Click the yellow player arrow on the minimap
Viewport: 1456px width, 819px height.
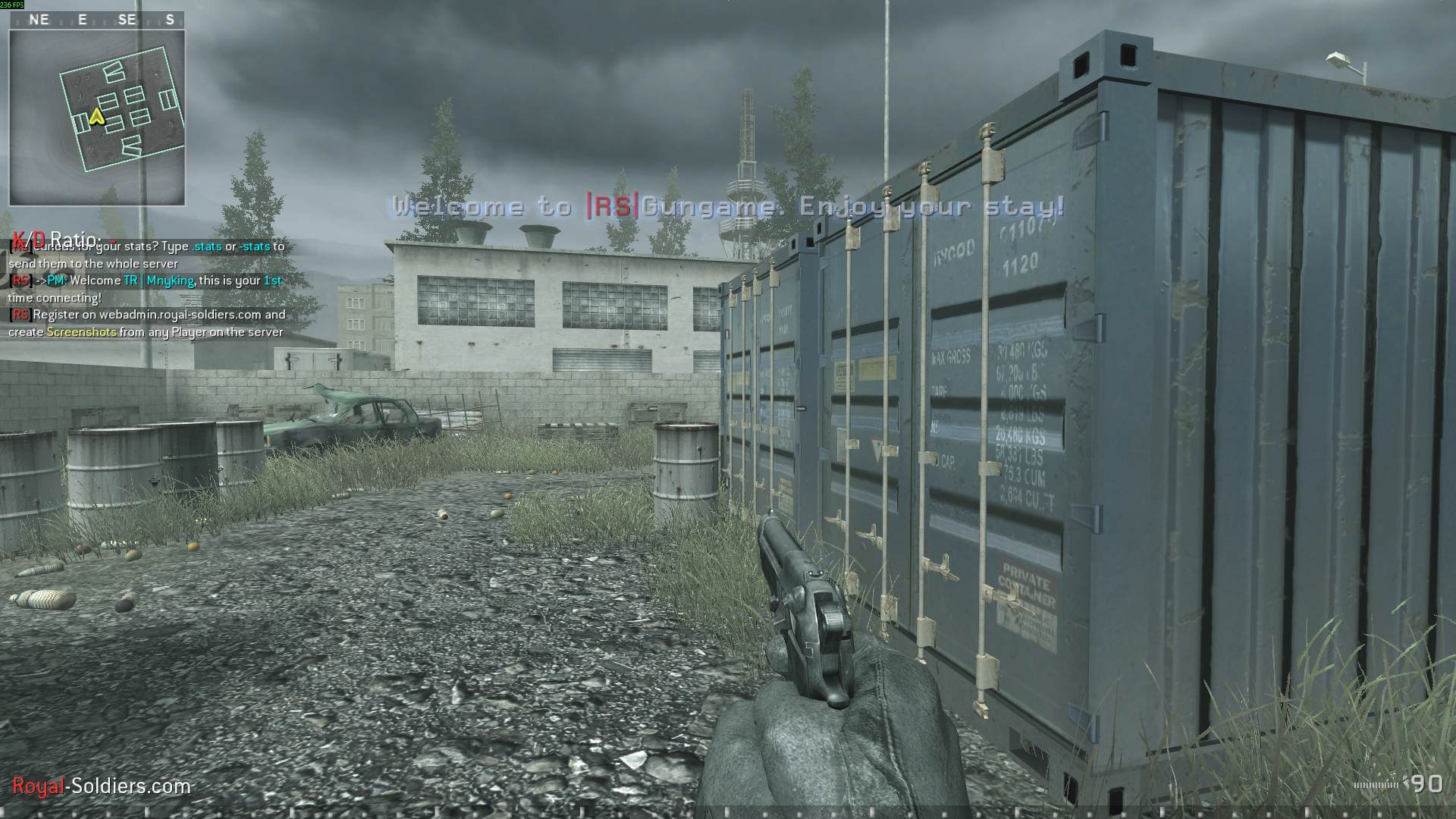[x=96, y=118]
